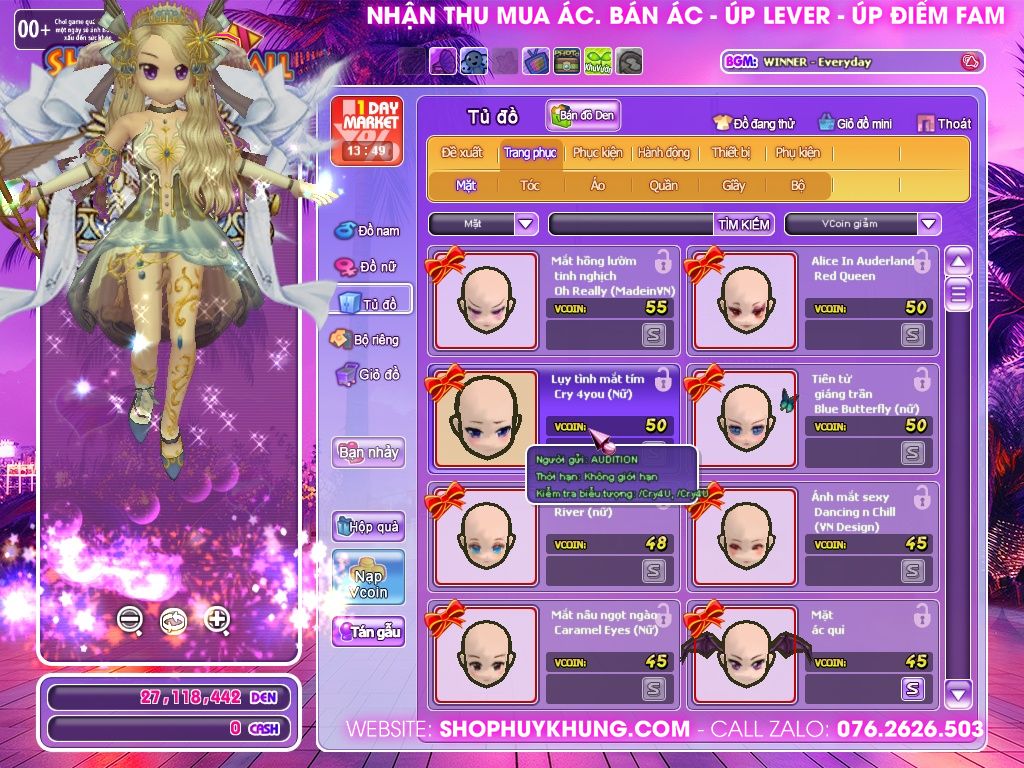Select the Tóc subcategory
The width and height of the screenshot is (1024, 768).
click(x=529, y=185)
